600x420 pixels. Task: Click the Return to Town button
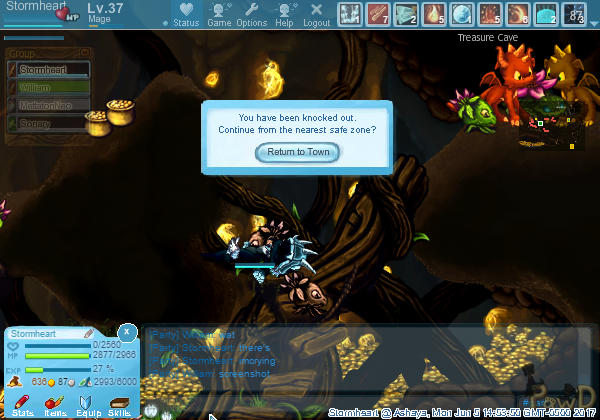point(298,152)
